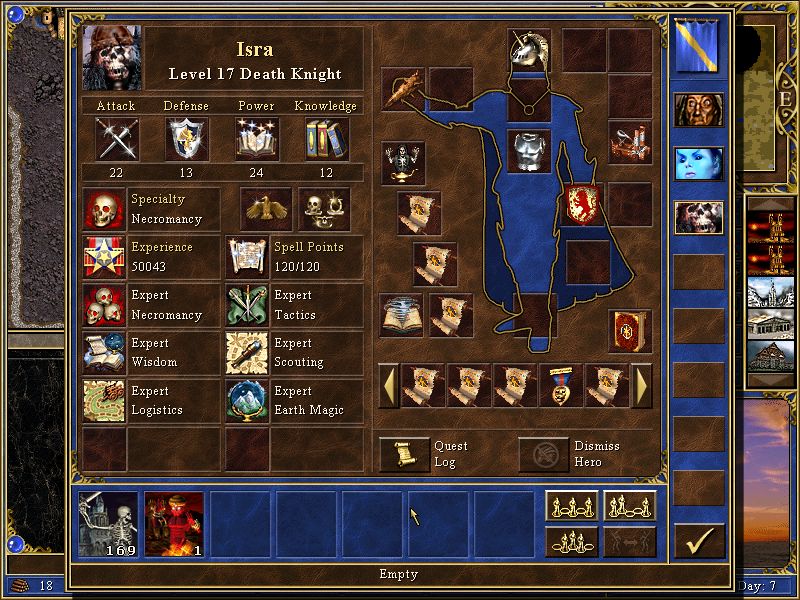
Task: Switch to the blue-faced hero portrait
Action: pos(698,163)
